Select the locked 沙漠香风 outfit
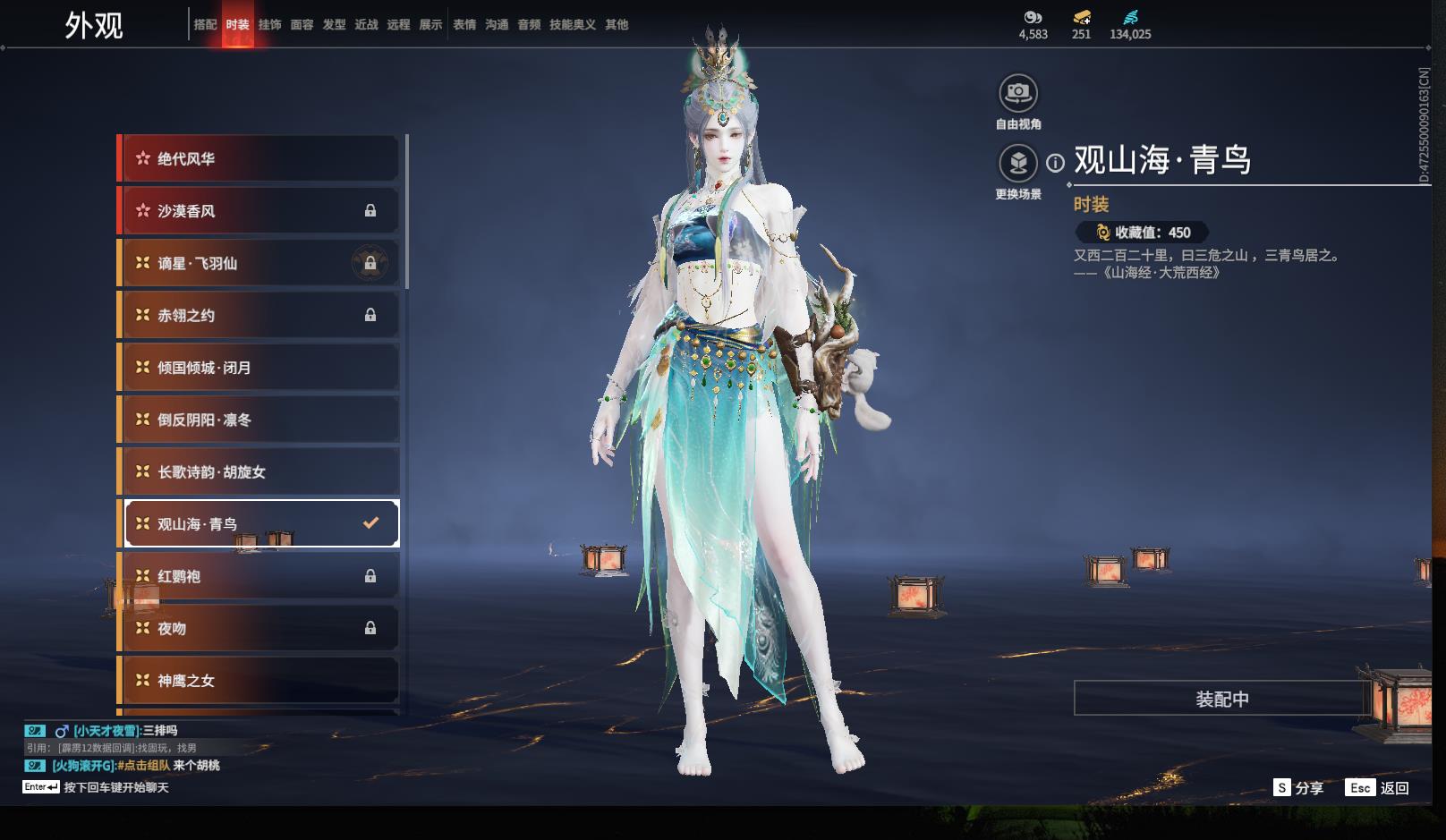 (259, 211)
